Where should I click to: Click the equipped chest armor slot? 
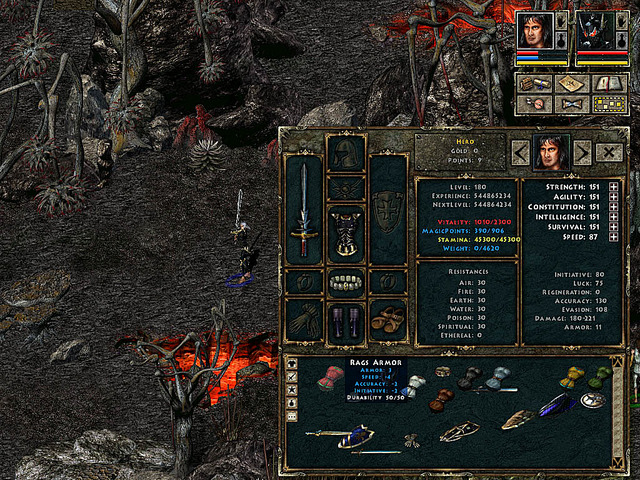345,234
